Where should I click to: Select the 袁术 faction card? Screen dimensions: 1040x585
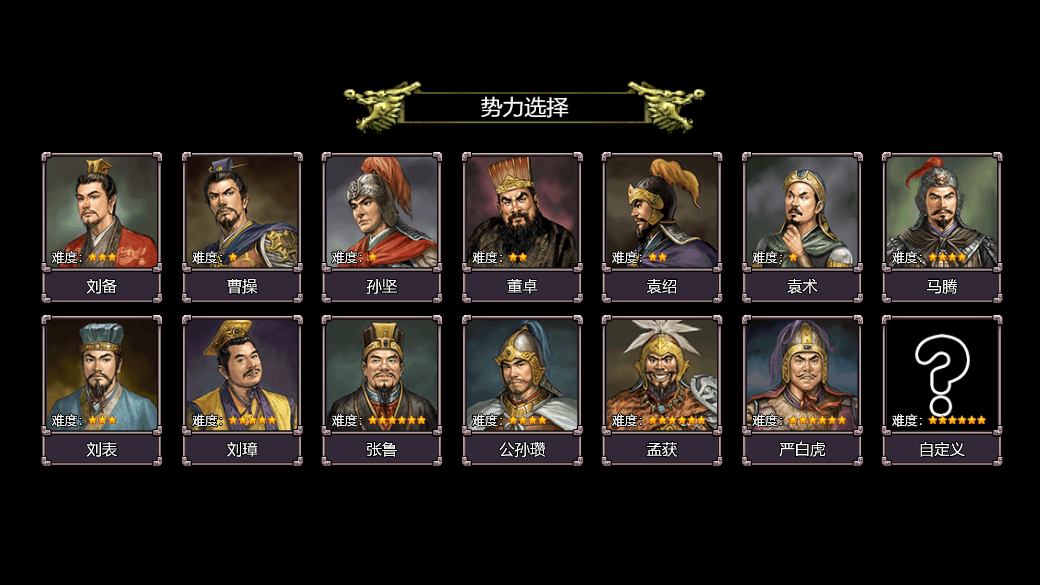[801, 212]
